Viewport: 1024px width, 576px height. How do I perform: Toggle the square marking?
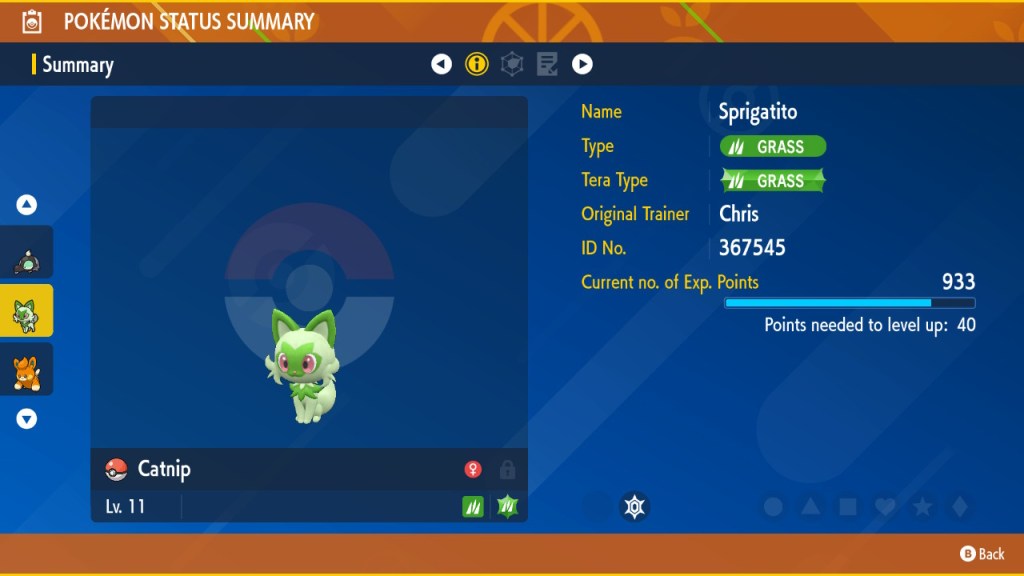[847, 507]
